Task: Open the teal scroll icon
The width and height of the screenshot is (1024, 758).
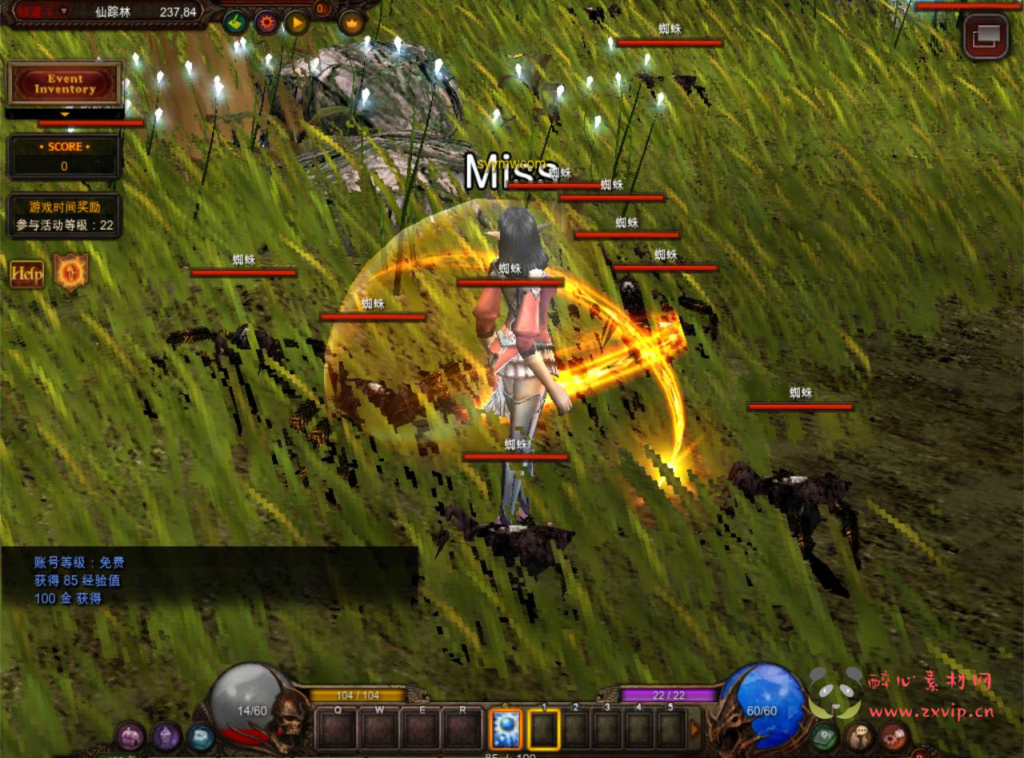Action: (x=201, y=737)
